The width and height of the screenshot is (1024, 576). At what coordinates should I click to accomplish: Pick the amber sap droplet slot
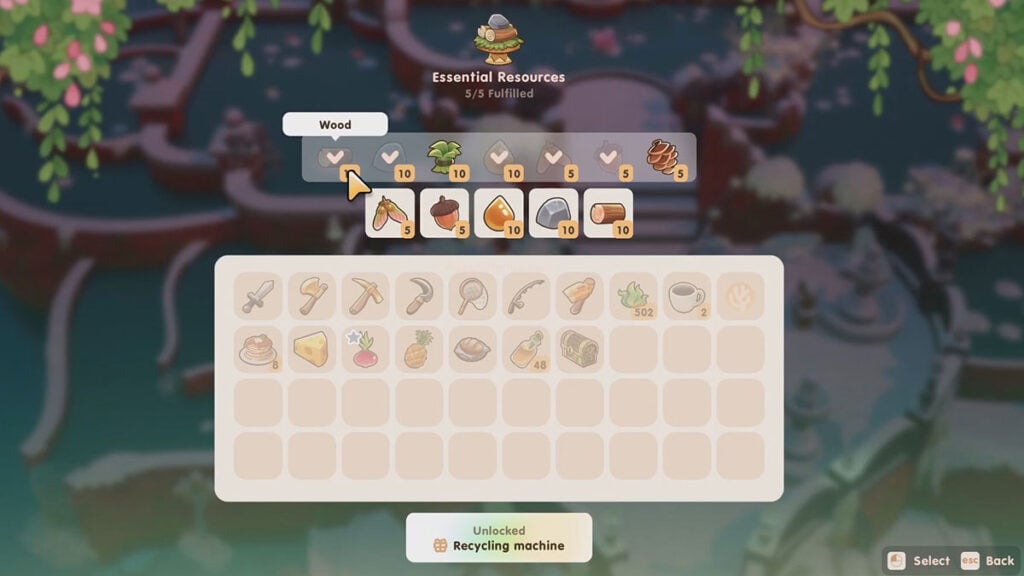(499, 213)
